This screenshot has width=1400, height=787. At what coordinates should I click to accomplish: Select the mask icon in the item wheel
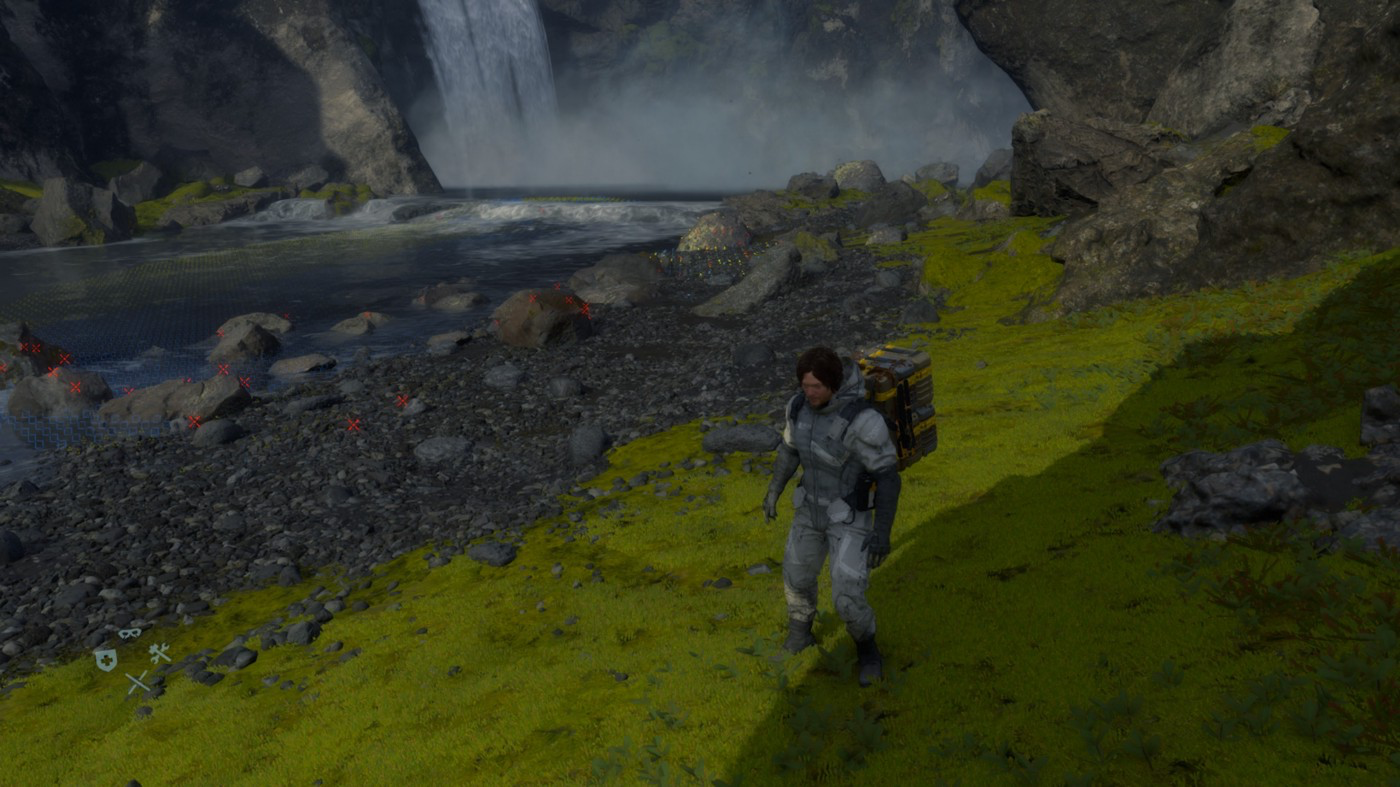coord(130,633)
